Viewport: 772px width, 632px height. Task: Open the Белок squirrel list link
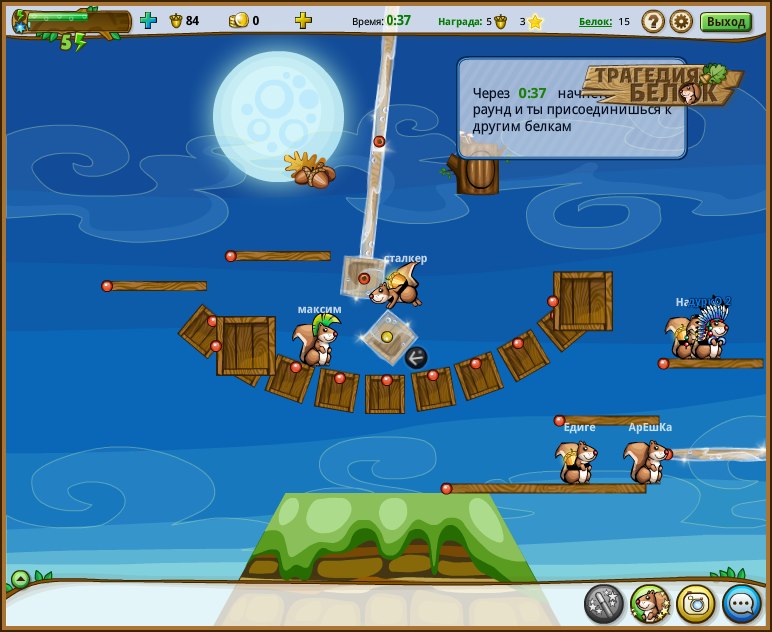pos(594,21)
